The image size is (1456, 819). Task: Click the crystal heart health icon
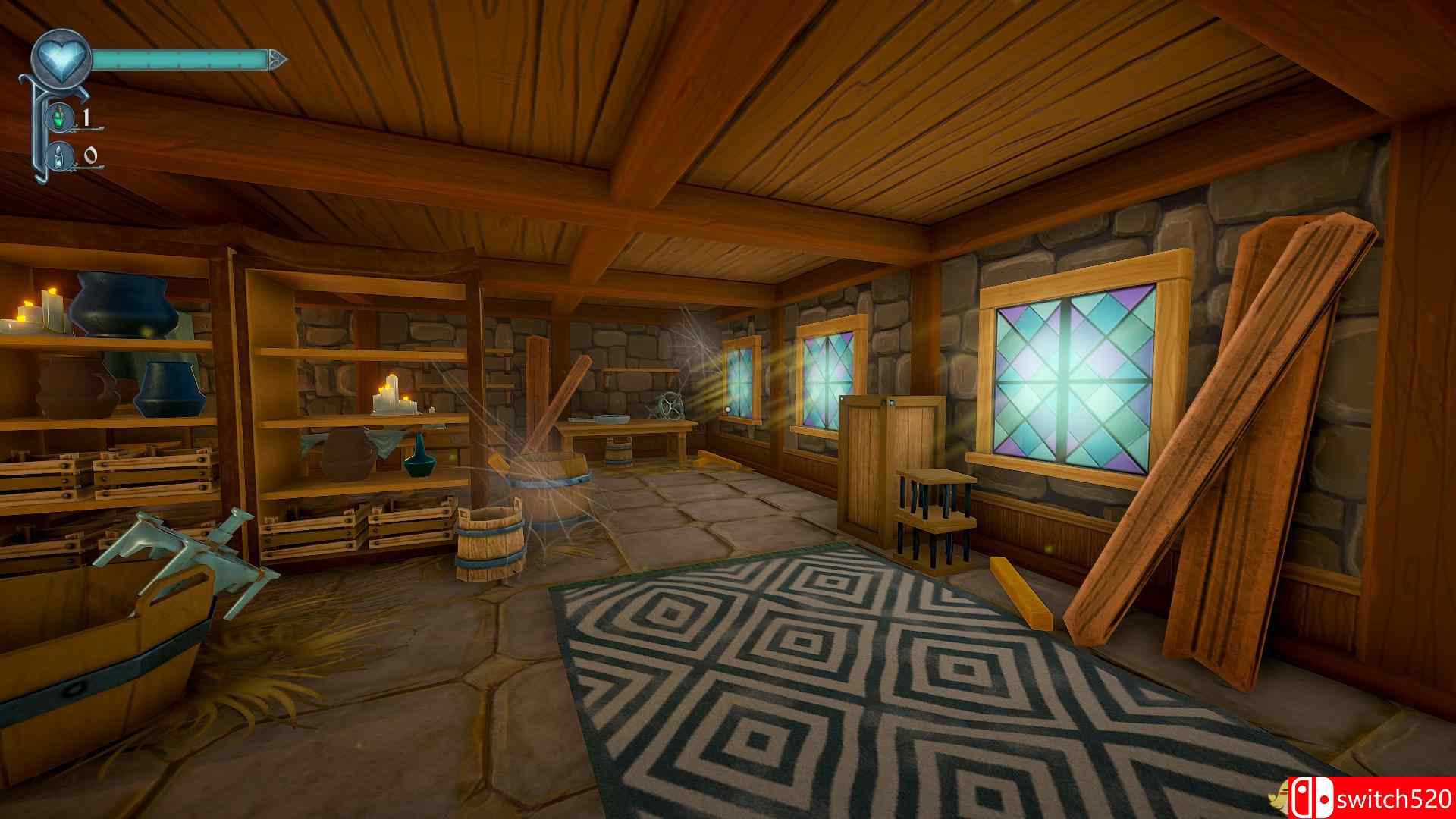click(61, 57)
